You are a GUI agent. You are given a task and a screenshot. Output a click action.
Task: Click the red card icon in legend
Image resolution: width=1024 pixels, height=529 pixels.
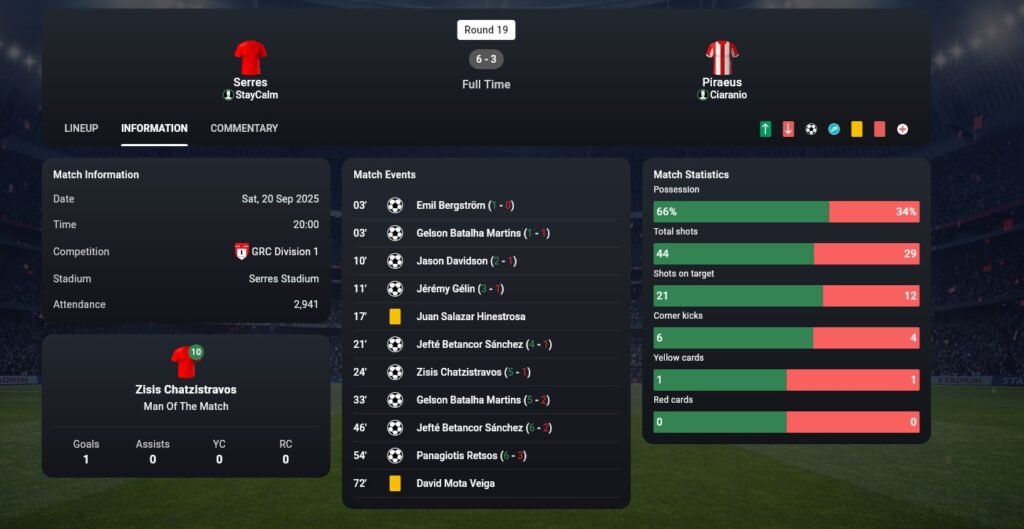880,129
